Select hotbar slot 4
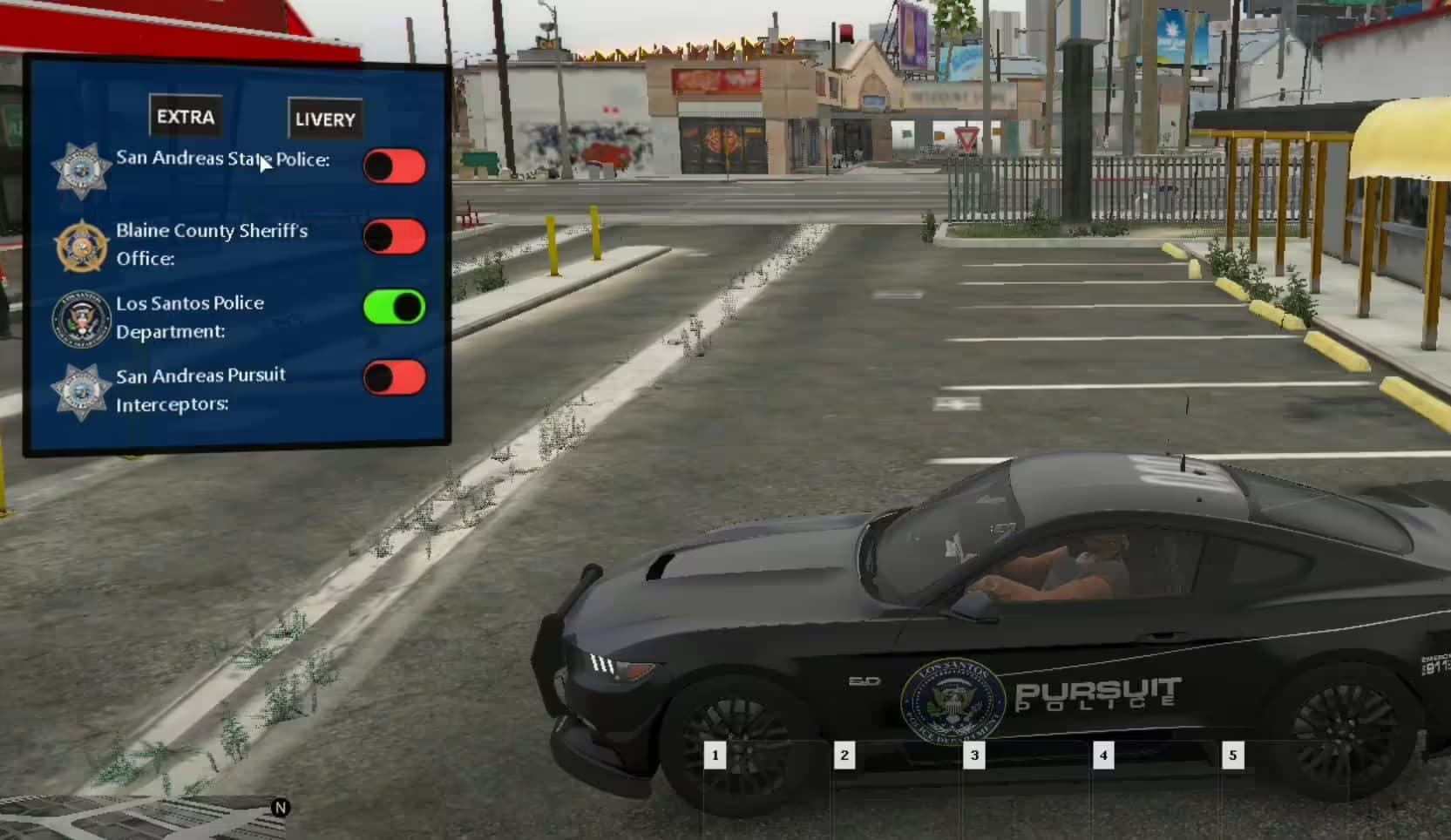This screenshot has height=840, width=1451. point(1103,755)
